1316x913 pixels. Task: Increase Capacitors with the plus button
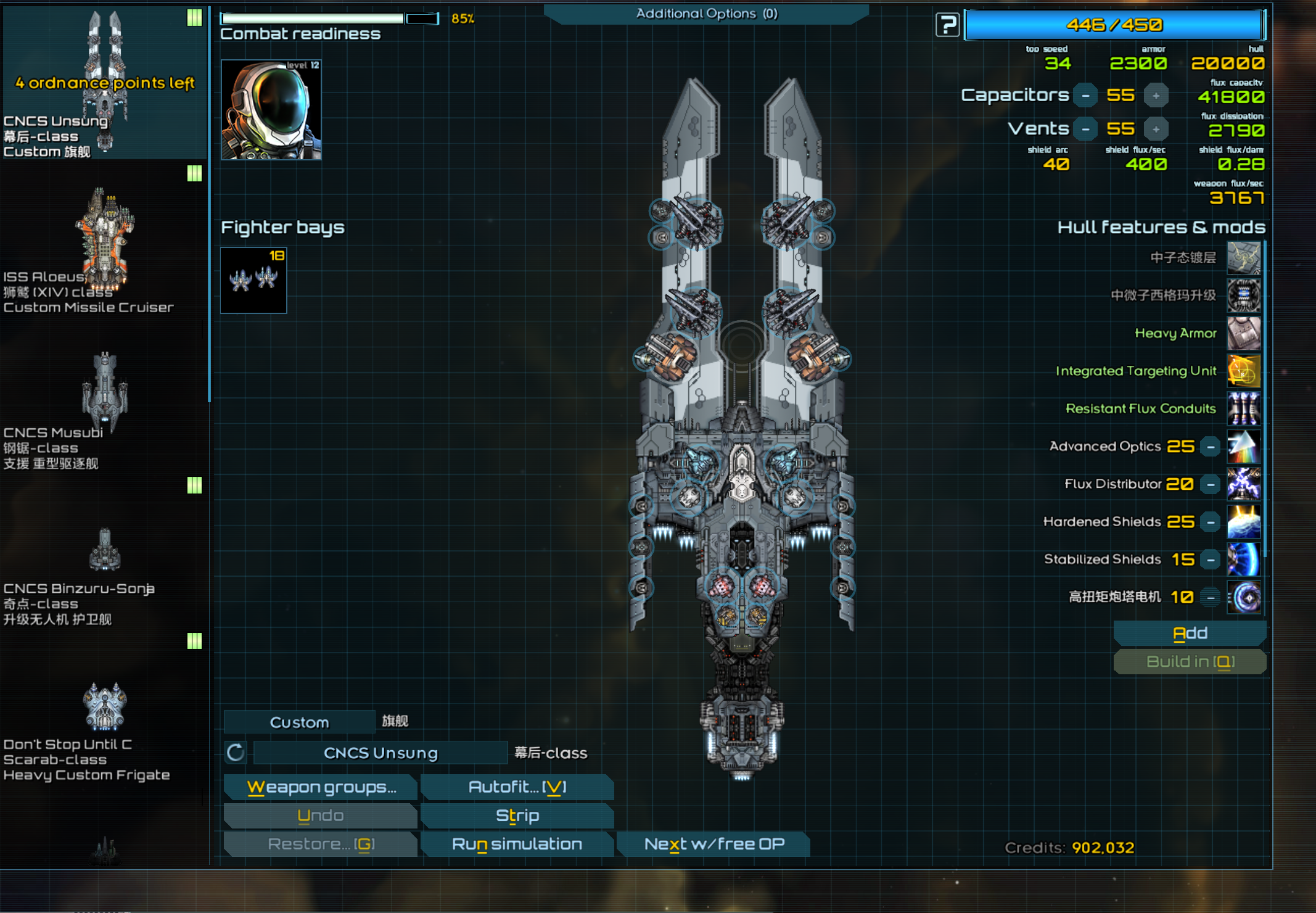pyautogui.click(x=1156, y=96)
